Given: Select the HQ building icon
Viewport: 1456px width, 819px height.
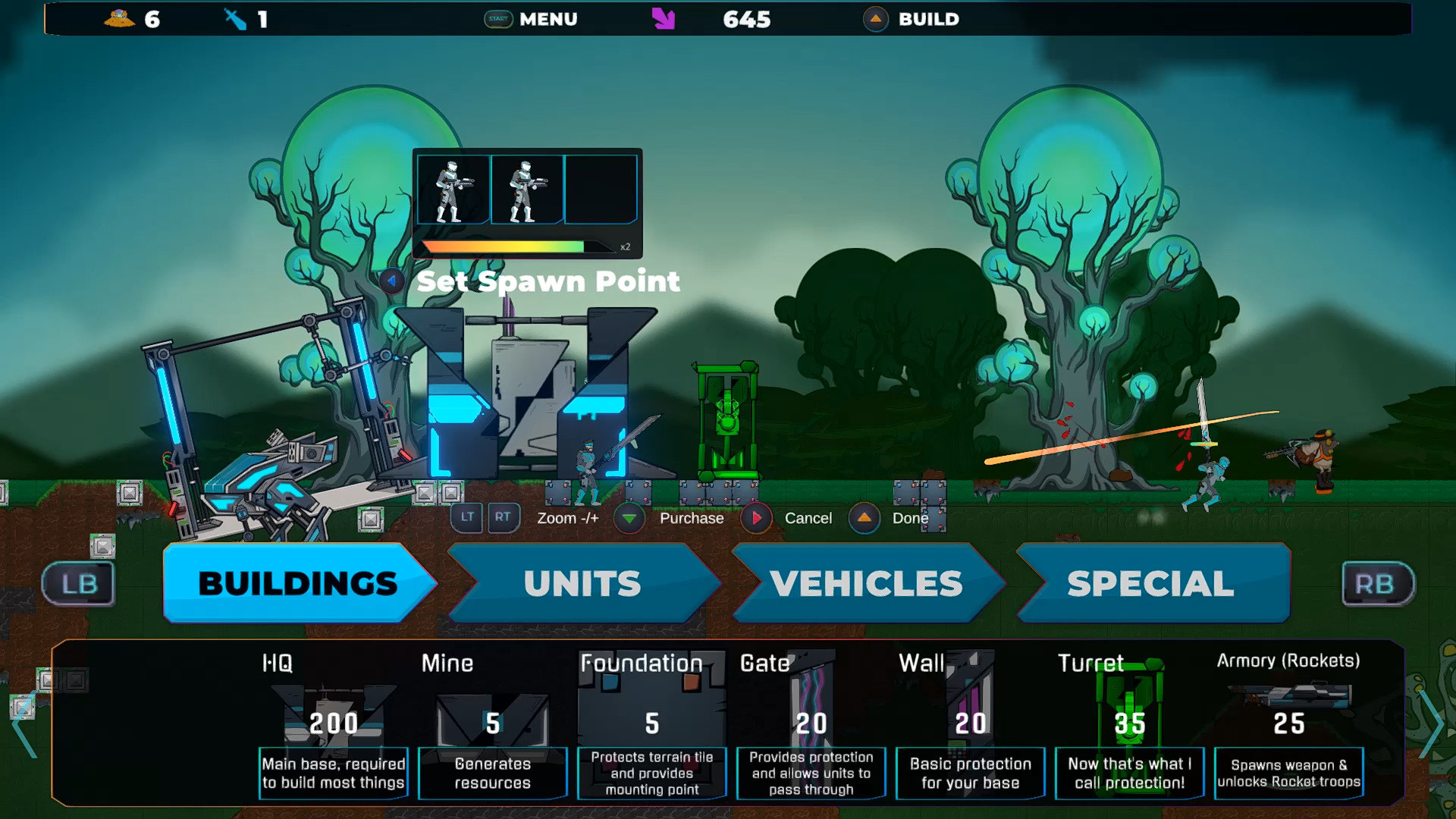Looking at the screenshot, I should coord(332,709).
